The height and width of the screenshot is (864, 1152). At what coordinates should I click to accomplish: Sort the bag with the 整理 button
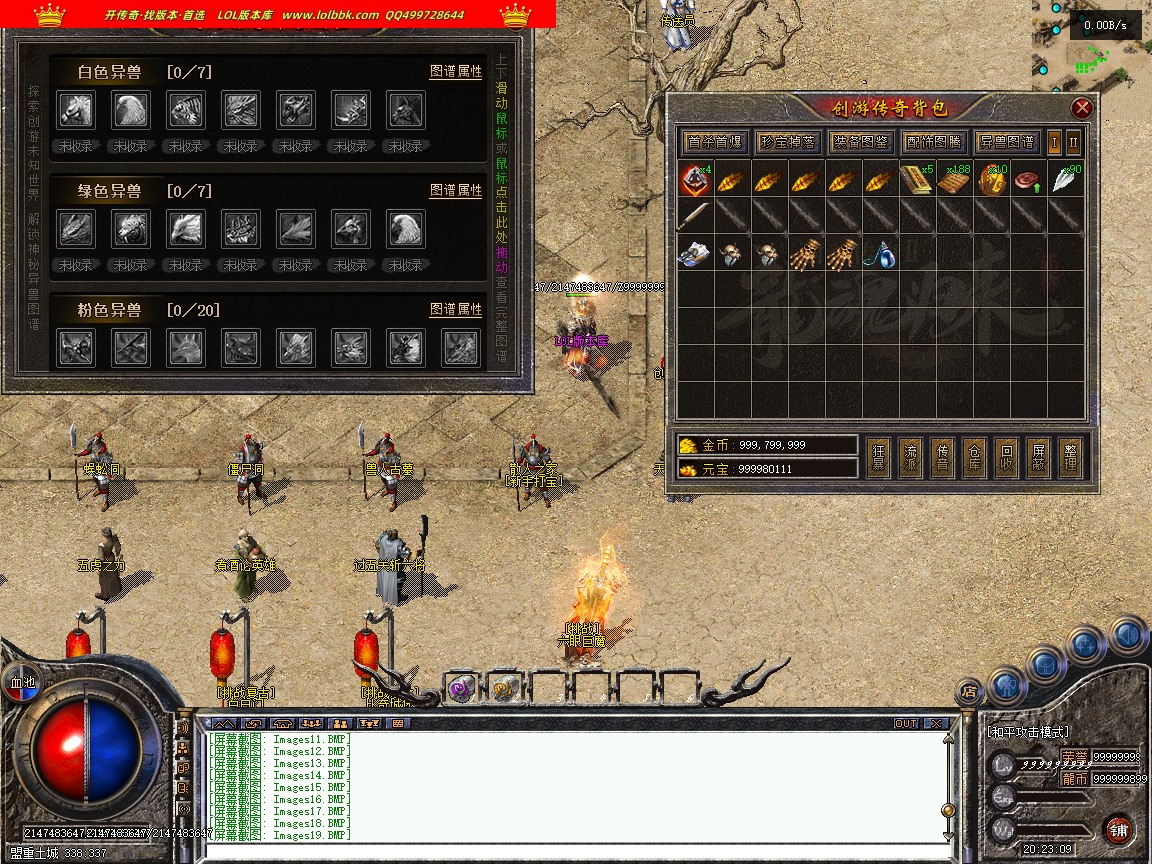tap(1070, 458)
